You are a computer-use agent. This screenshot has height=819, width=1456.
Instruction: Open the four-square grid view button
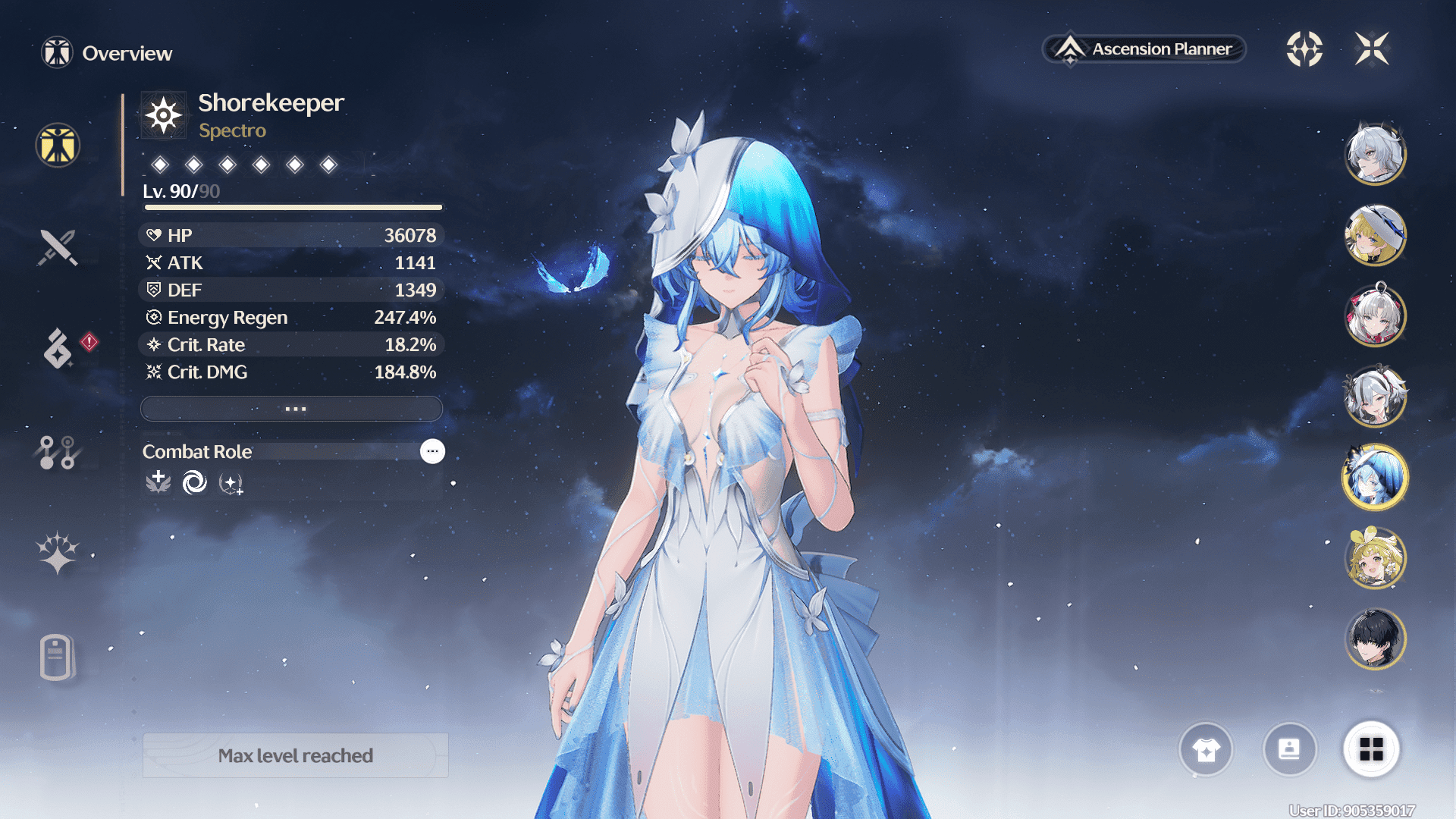click(1371, 749)
